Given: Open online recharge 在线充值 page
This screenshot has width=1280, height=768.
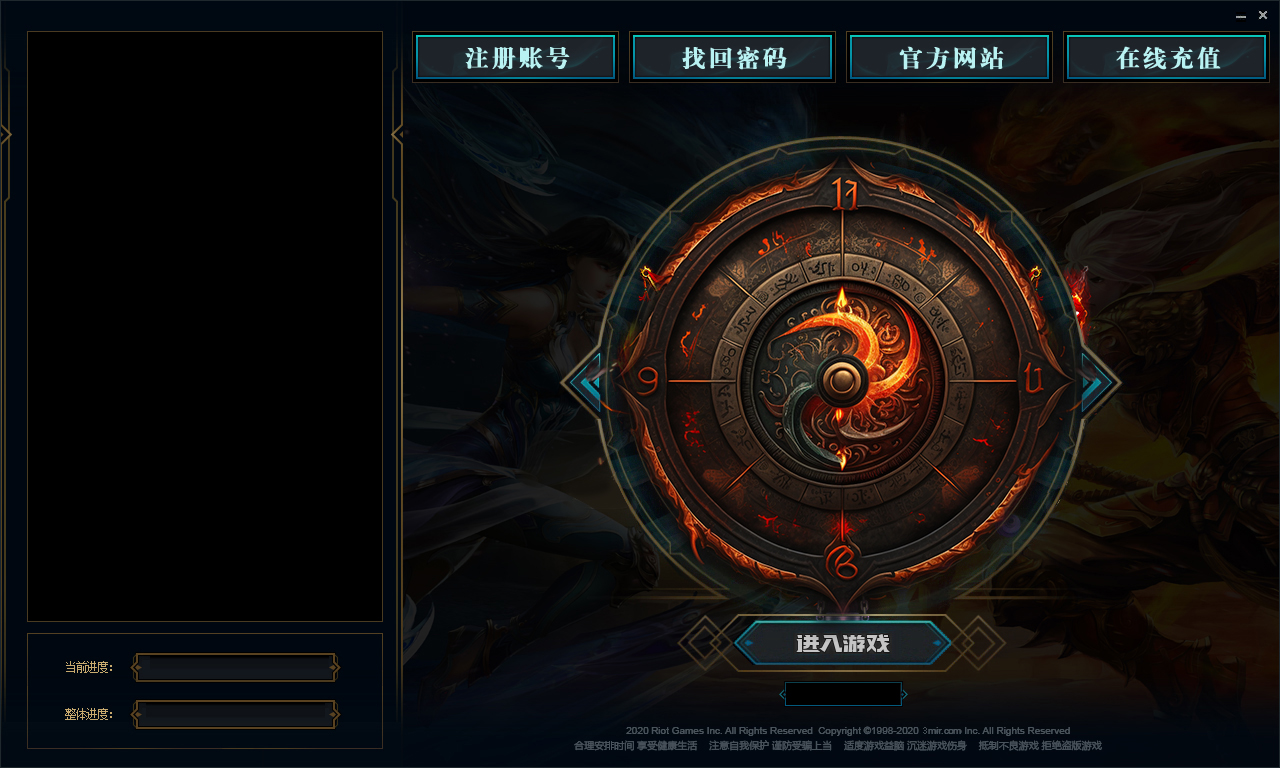Looking at the screenshot, I should pos(1166,57).
